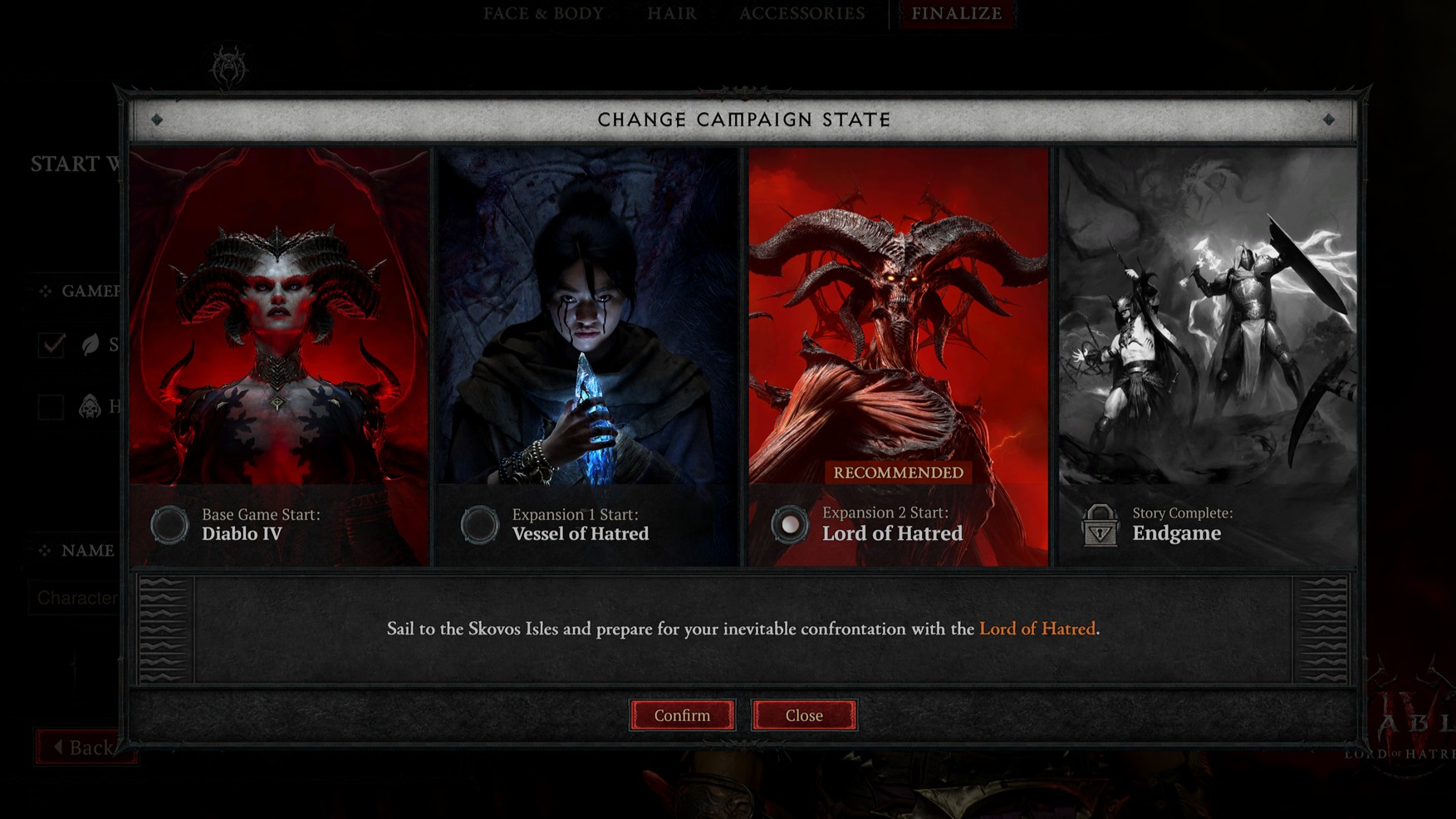
Task: Uncheck the Seasonal gameplay checkbox
Action: [51, 346]
